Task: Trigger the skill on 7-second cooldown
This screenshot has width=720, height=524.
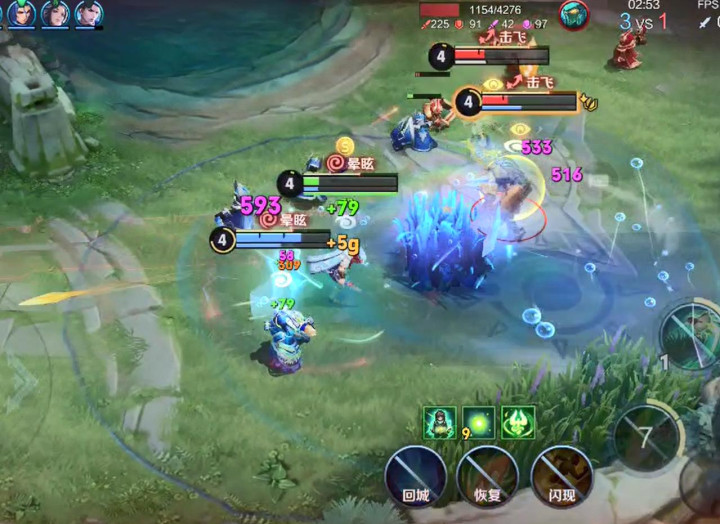Action: [x=646, y=437]
